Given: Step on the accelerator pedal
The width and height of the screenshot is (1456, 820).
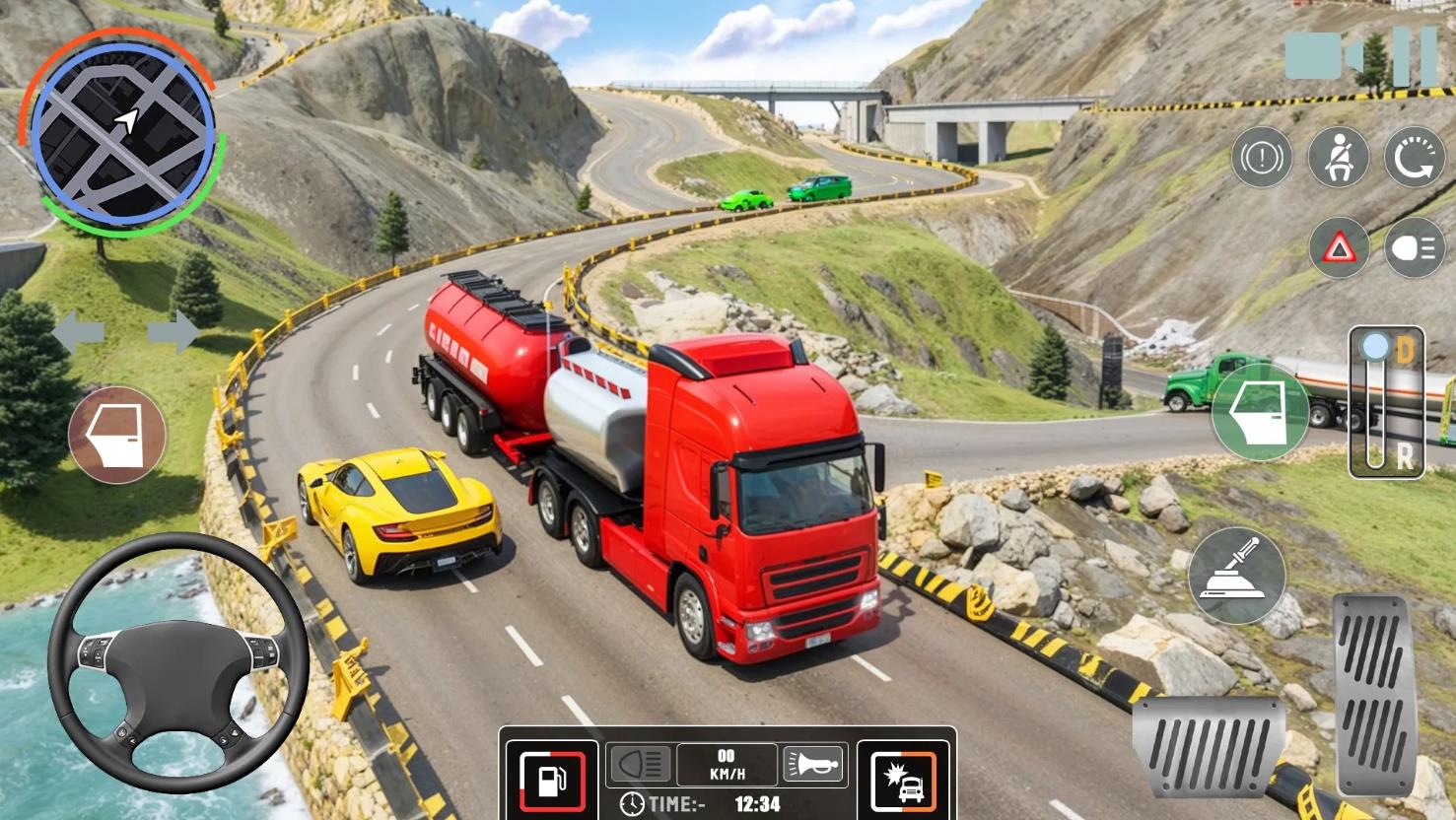Looking at the screenshot, I should click(x=1373, y=693).
